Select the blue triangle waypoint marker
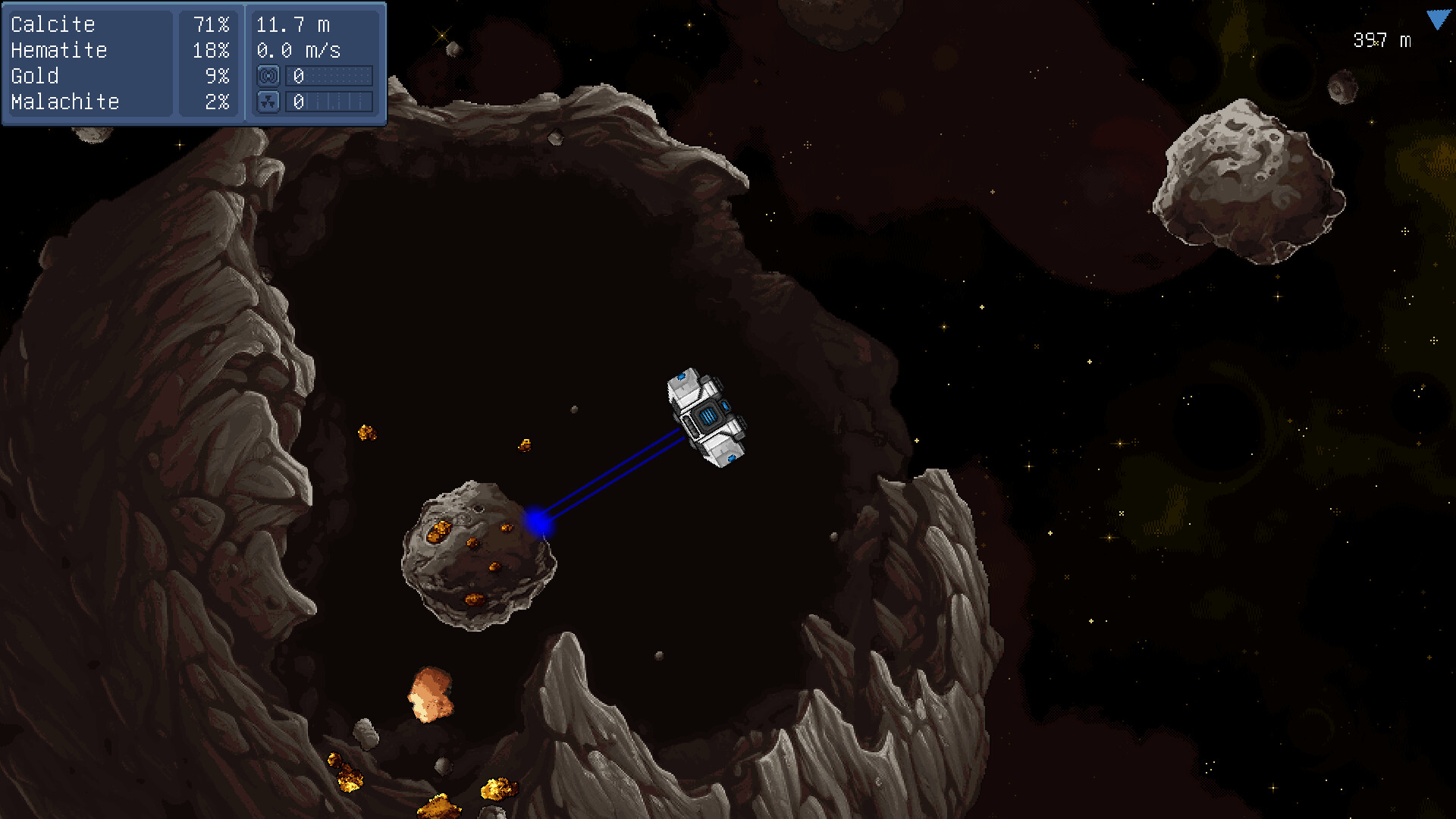The width and height of the screenshot is (1456, 819). (1437, 20)
